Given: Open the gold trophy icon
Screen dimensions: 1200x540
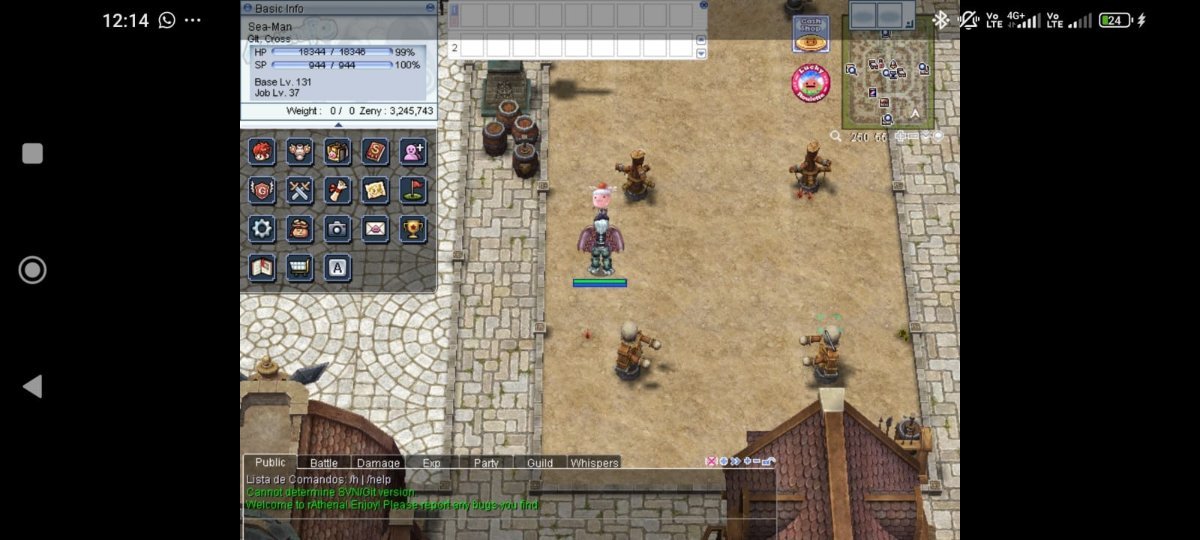Looking at the screenshot, I should (413, 228).
